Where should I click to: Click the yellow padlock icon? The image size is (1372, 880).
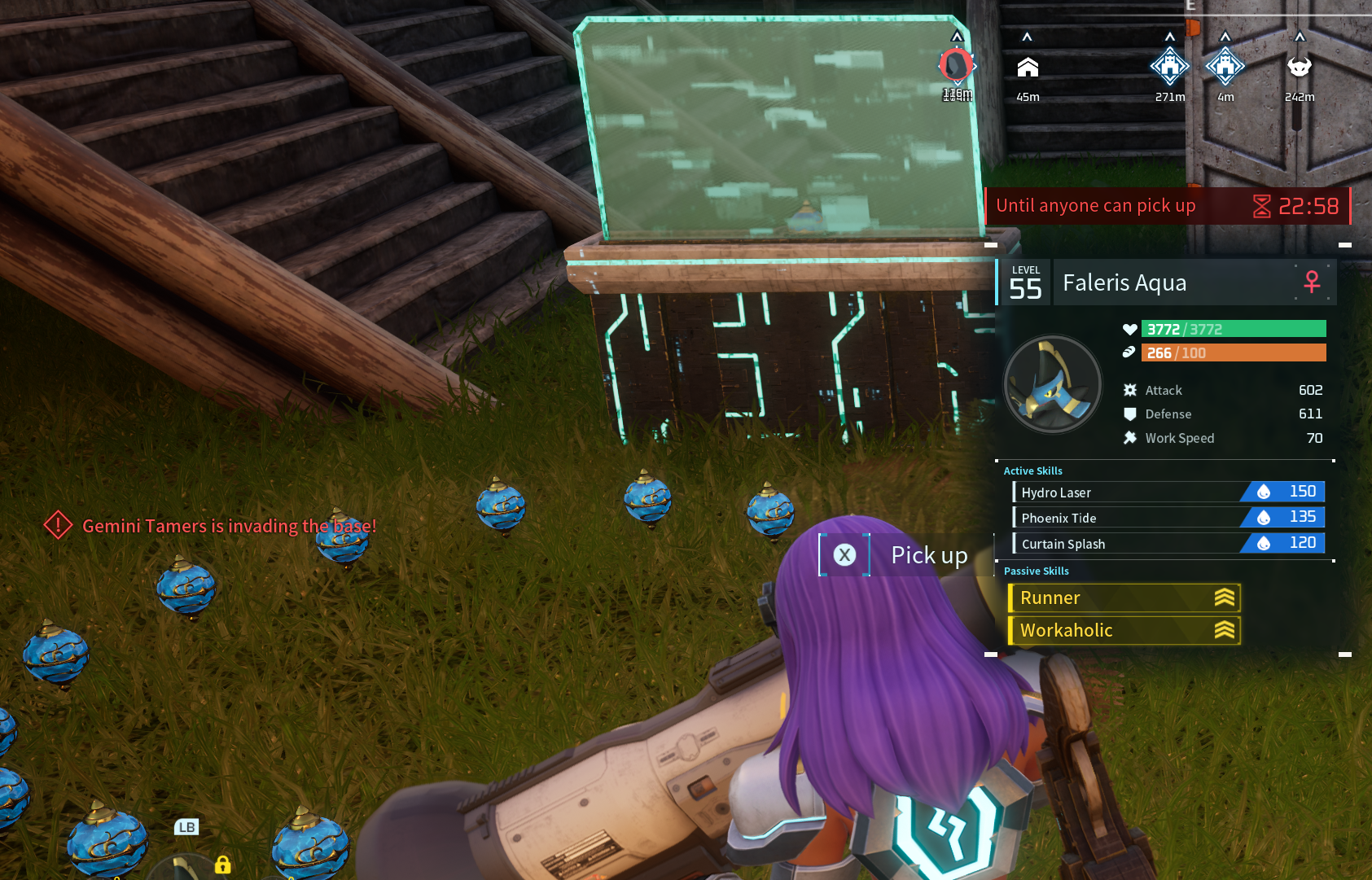(222, 865)
